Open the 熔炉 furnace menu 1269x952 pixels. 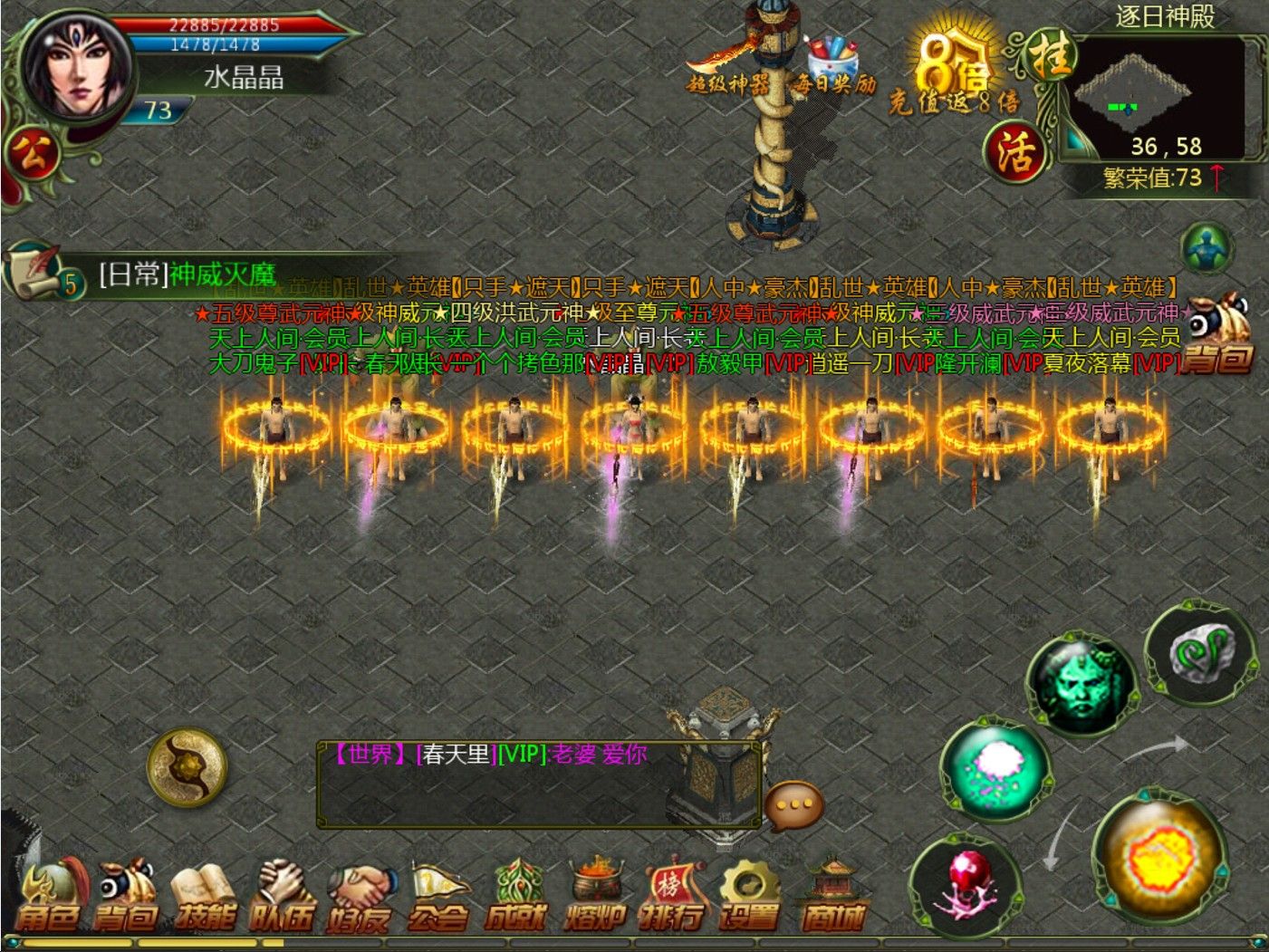click(x=594, y=898)
